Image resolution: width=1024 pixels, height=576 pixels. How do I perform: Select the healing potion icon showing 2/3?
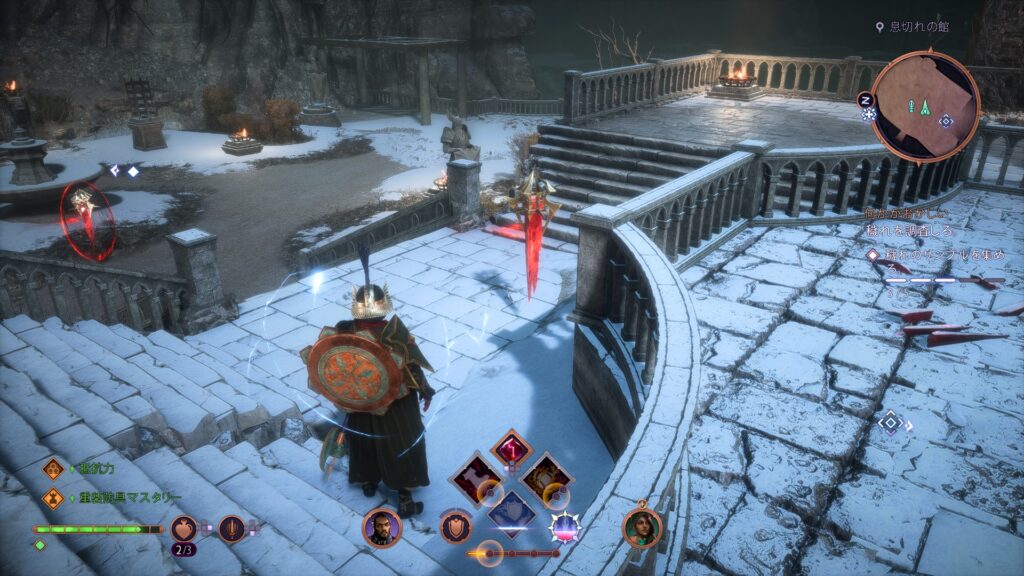point(183,527)
